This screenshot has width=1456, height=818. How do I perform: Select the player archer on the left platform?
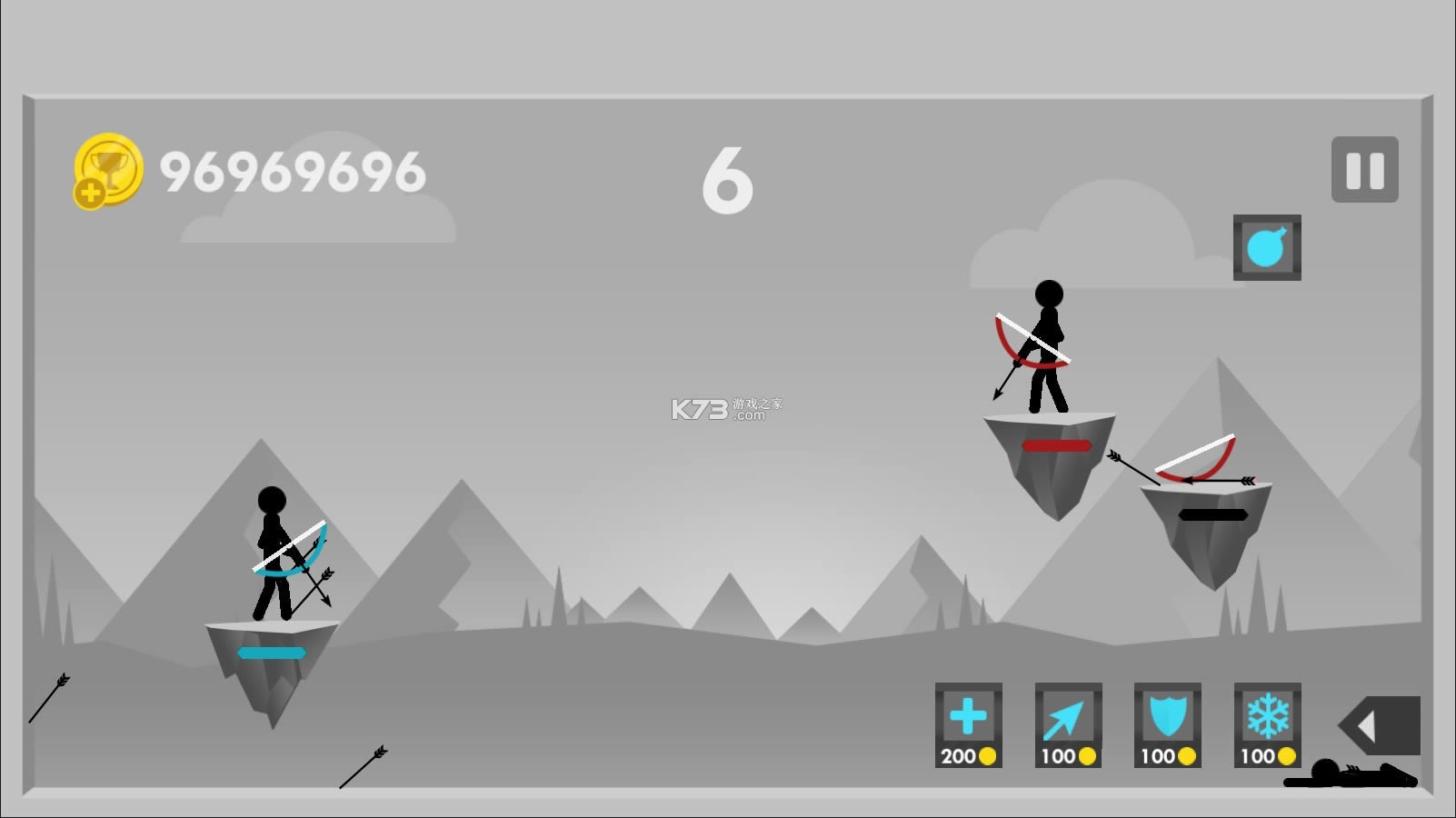click(273, 545)
